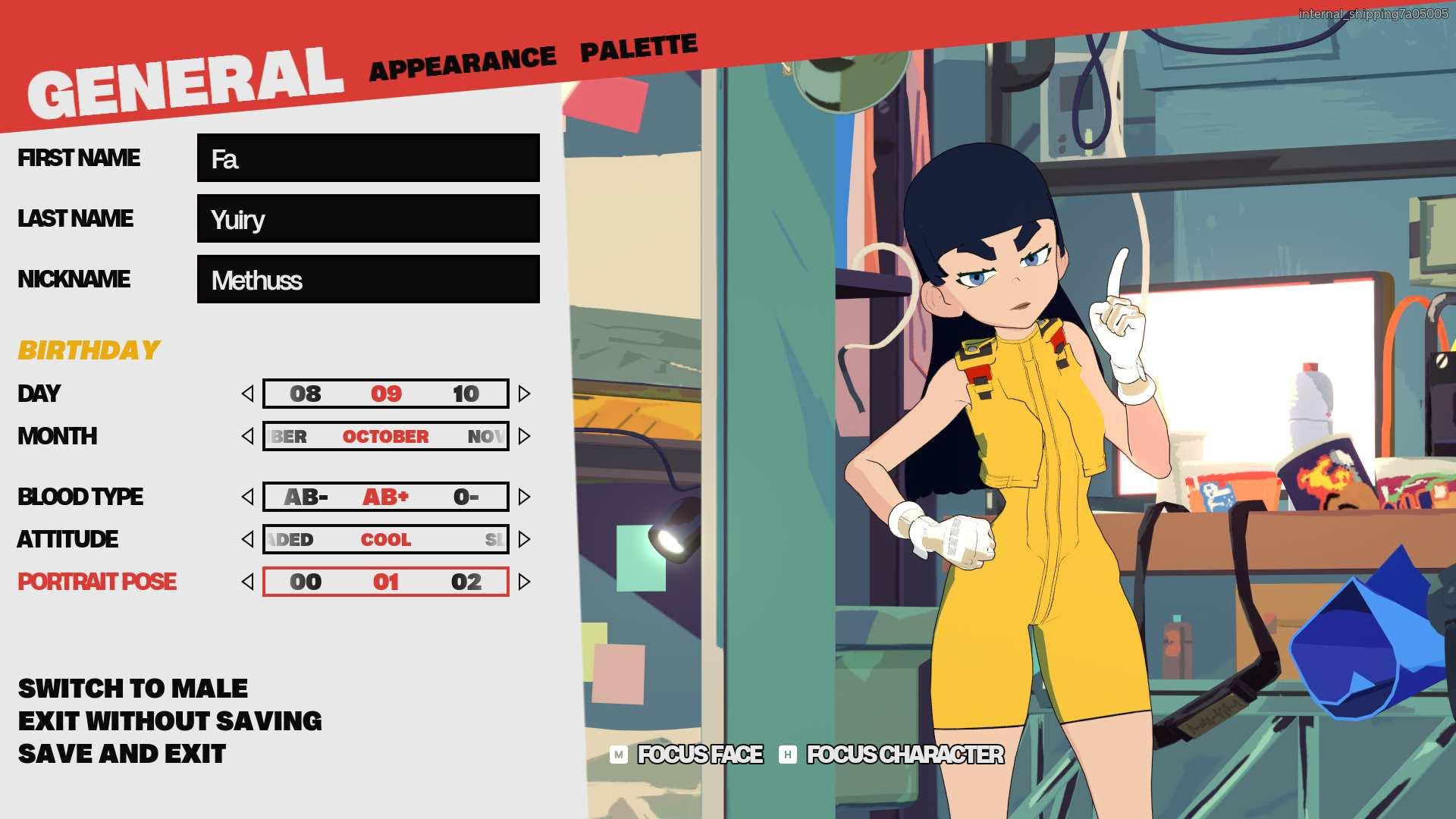This screenshot has height=819, width=1456.
Task: Open the Palette tab
Action: click(x=639, y=49)
